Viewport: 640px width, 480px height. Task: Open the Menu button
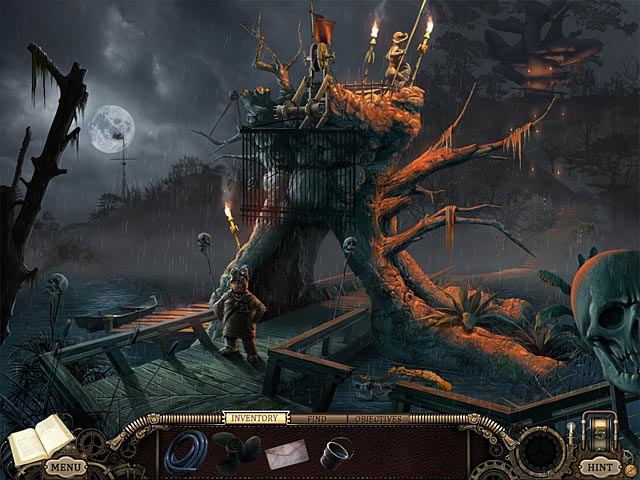tap(65, 466)
